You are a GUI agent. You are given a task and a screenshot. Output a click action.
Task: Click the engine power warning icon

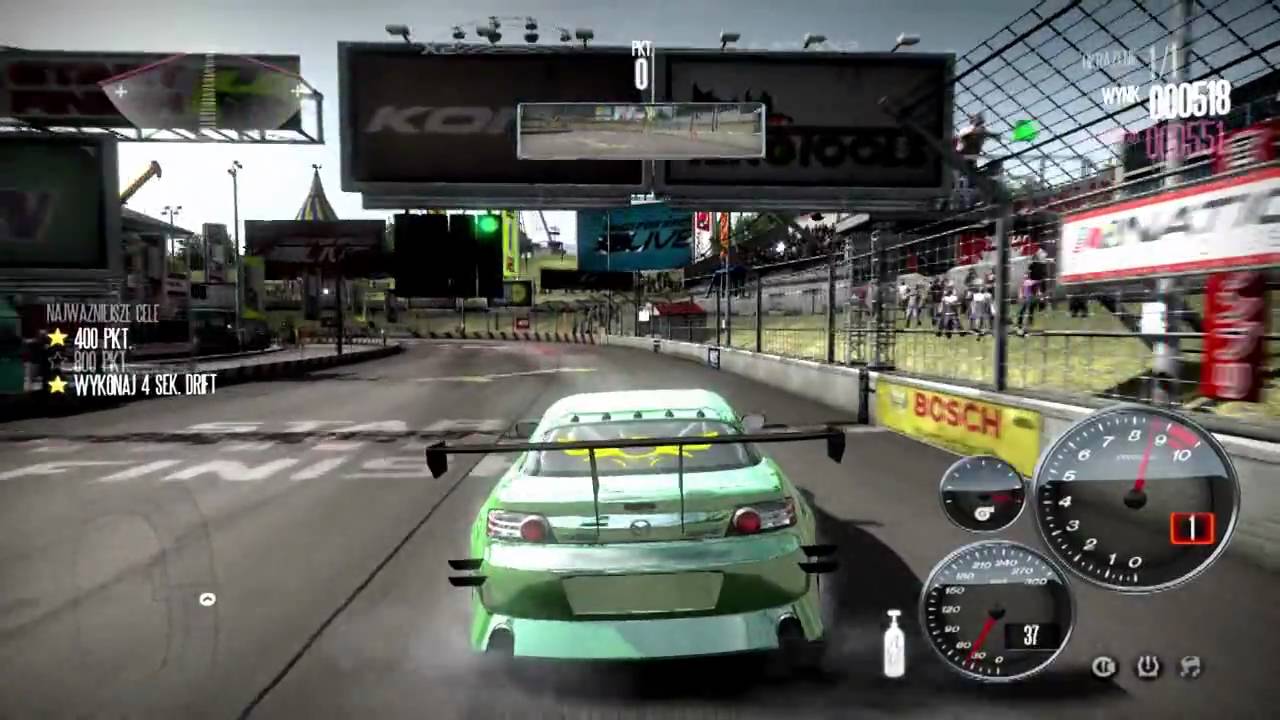click(1148, 665)
